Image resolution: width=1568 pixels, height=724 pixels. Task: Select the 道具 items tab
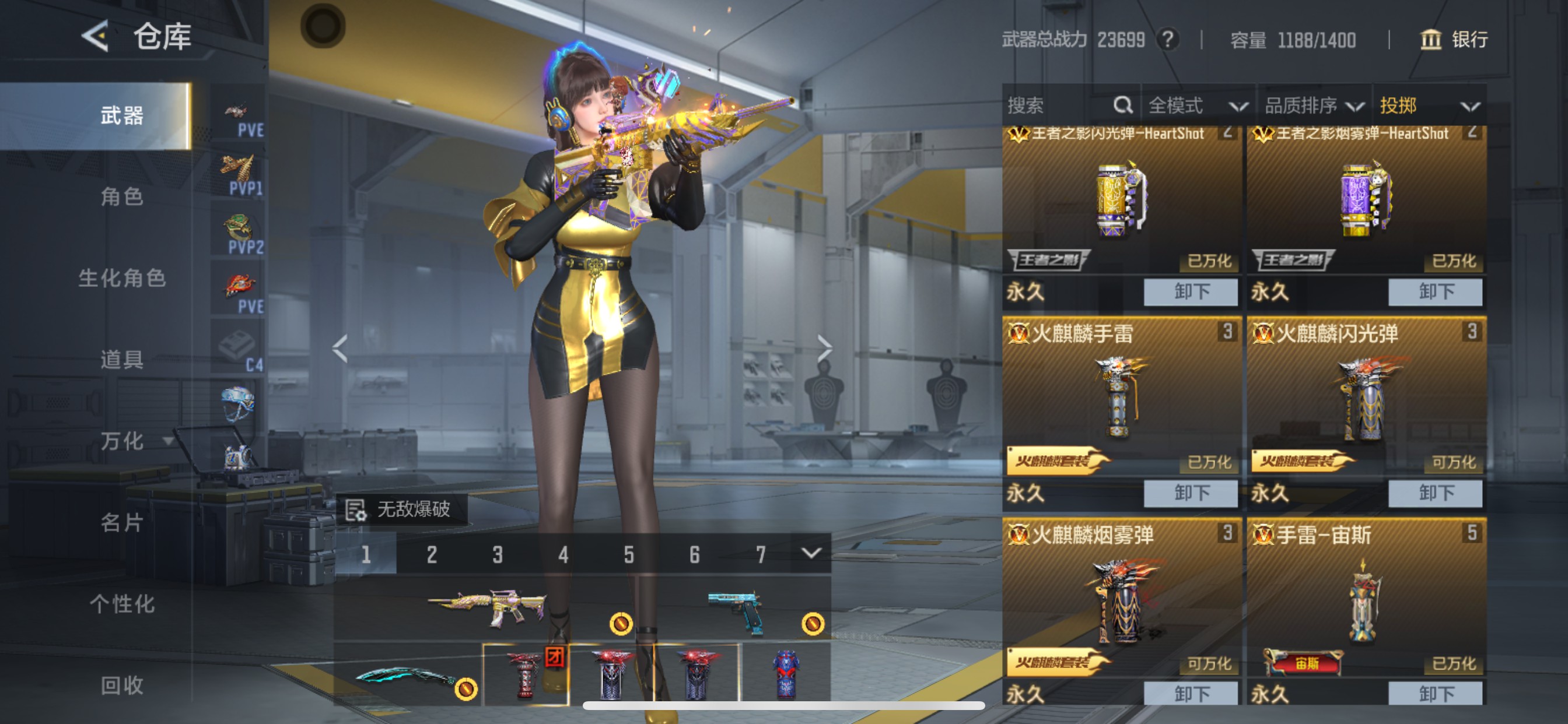(122, 360)
